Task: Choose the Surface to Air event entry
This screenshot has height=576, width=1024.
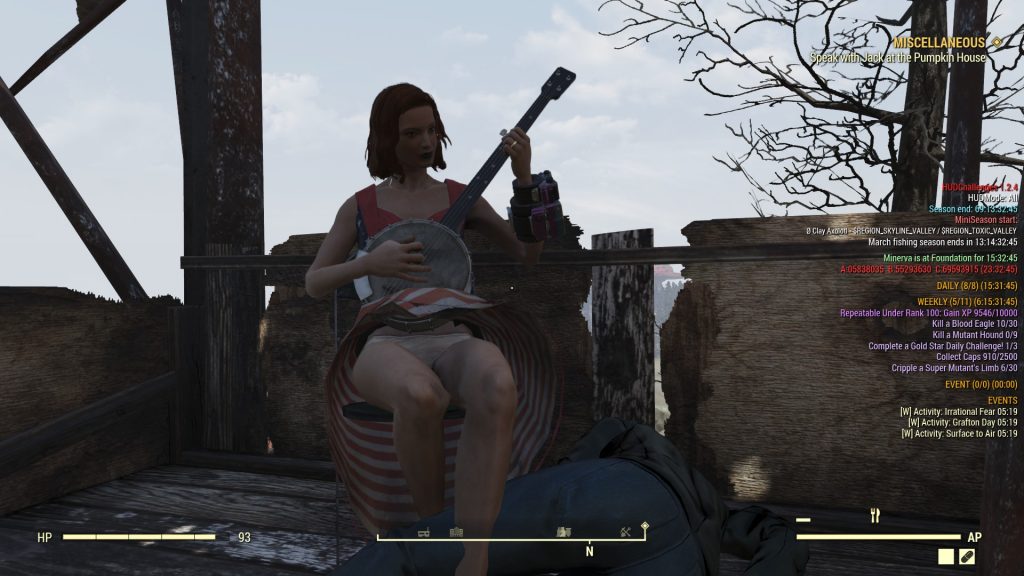Action: [960, 434]
